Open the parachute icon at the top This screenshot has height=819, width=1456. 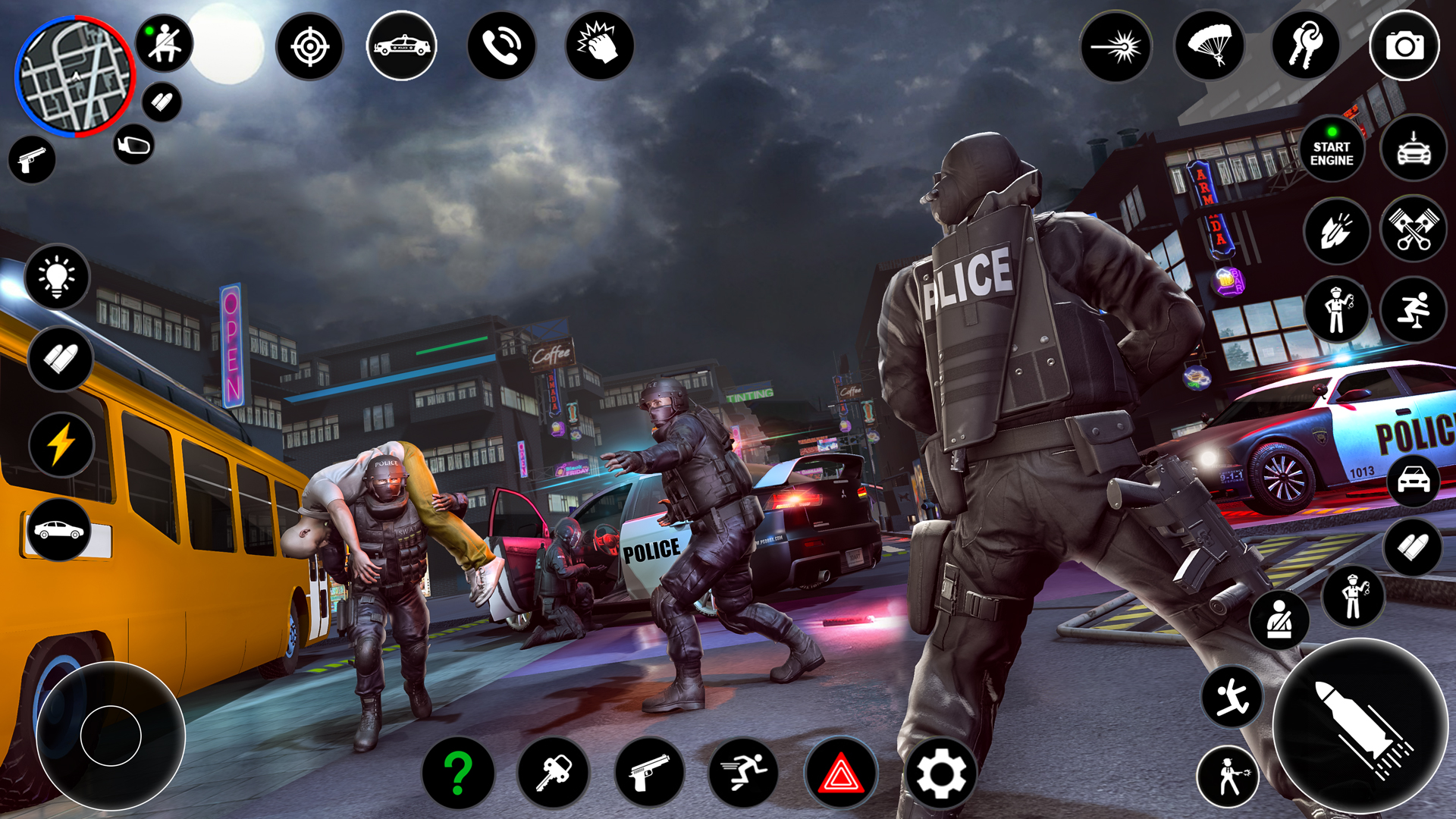tap(1211, 46)
